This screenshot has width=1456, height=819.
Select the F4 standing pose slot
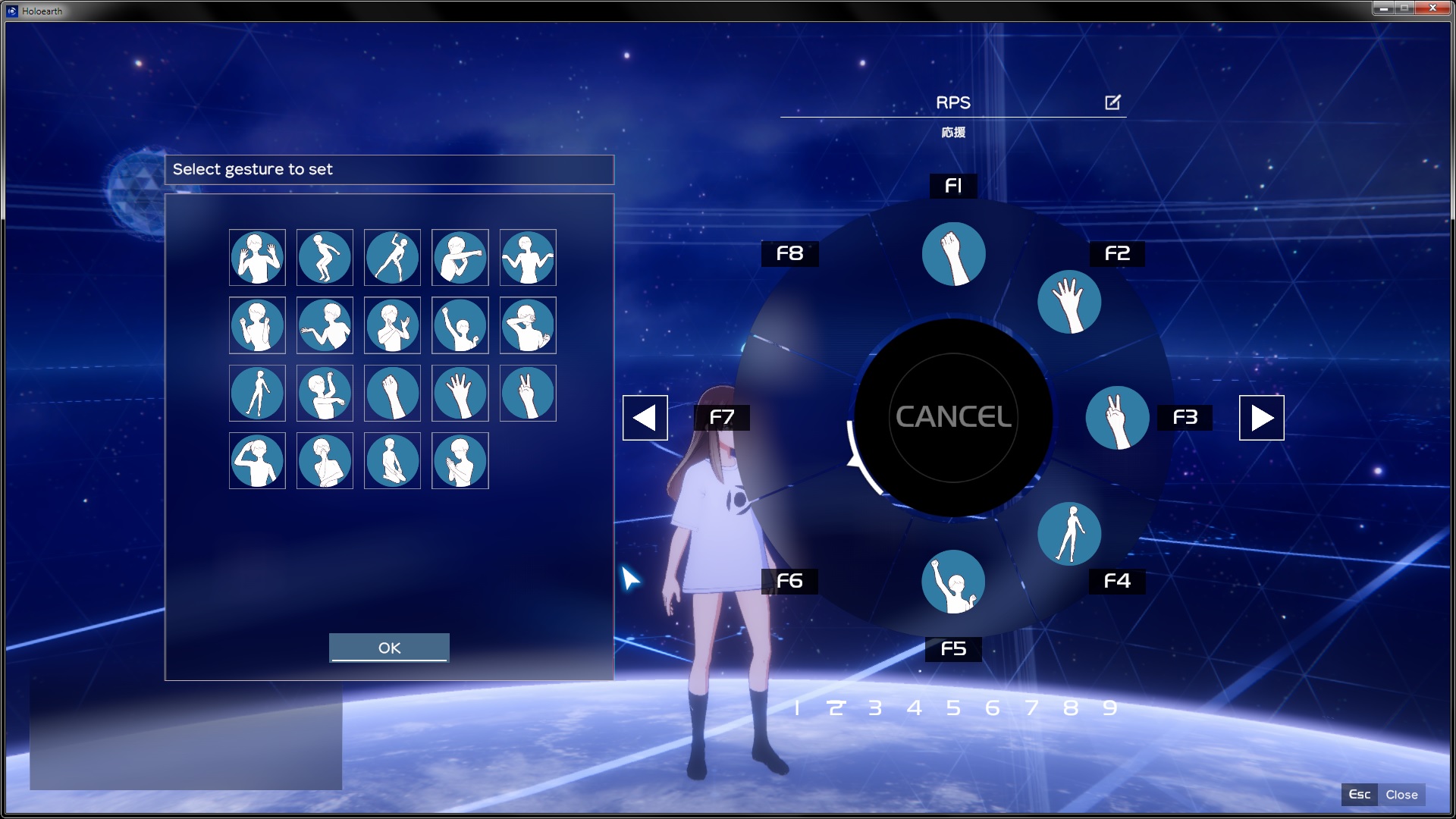[1069, 534]
